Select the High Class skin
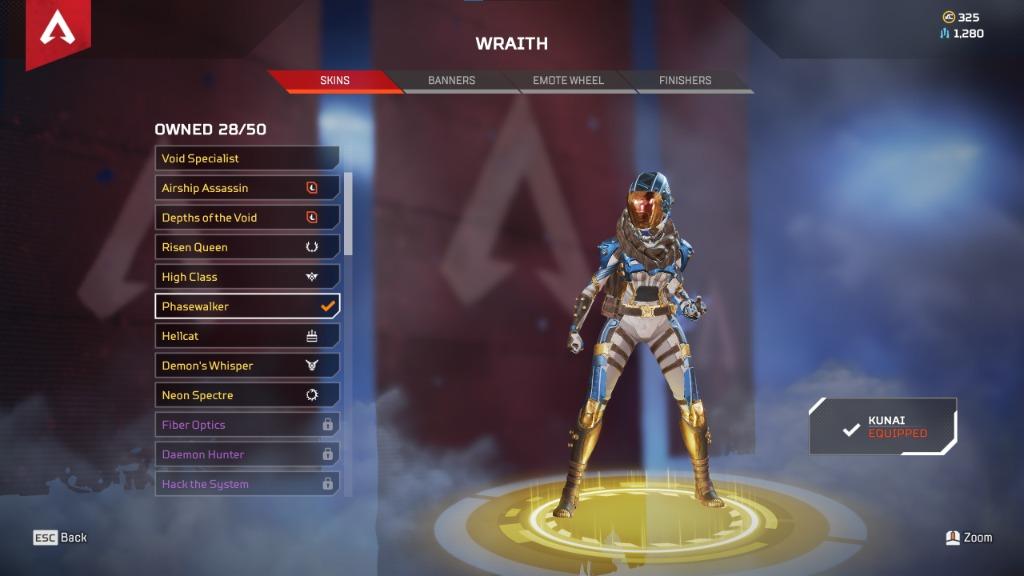The height and width of the screenshot is (576, 1024). click(x=247, y=277)
